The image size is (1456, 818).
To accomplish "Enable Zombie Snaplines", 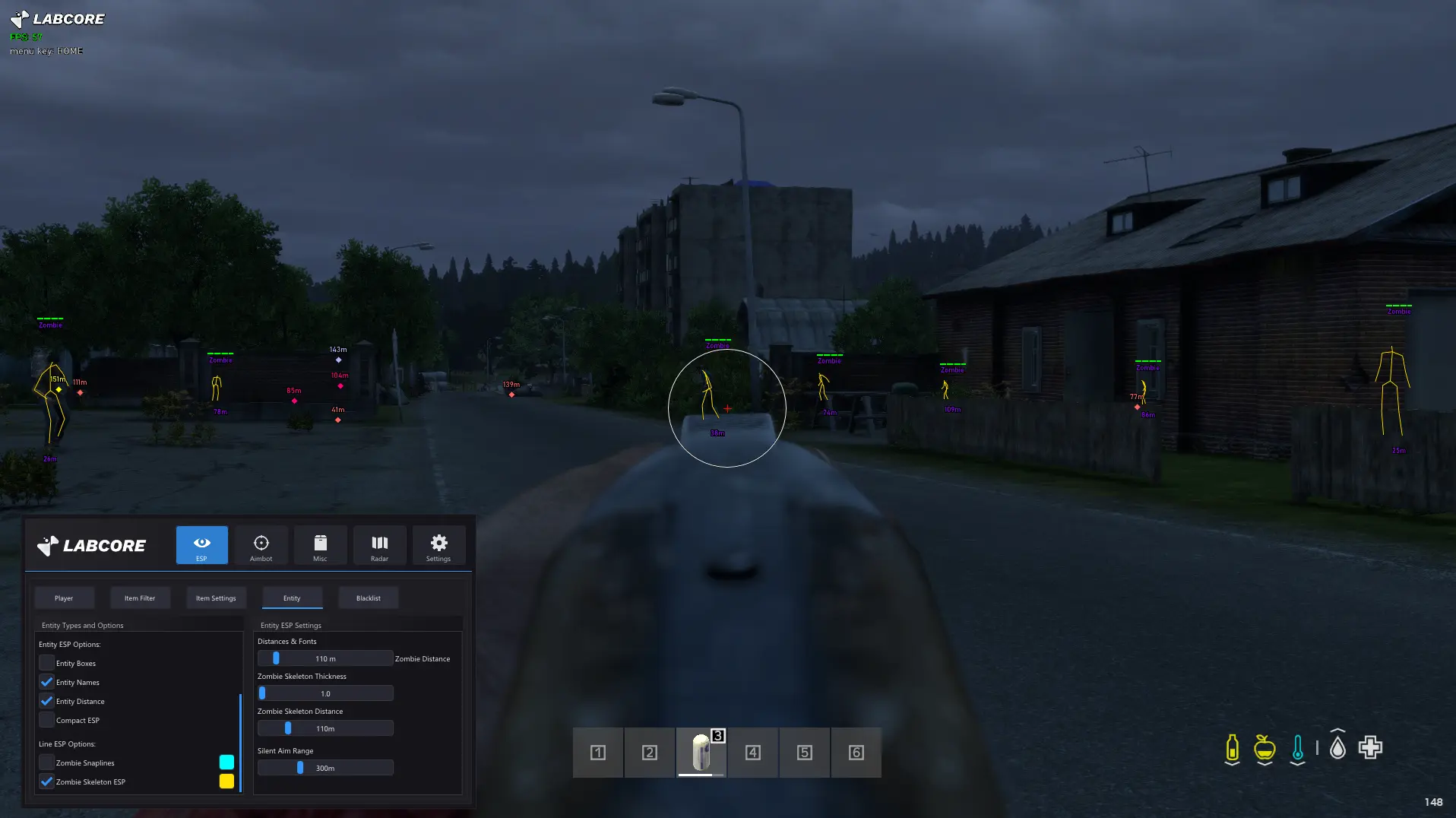I will 46,763.
